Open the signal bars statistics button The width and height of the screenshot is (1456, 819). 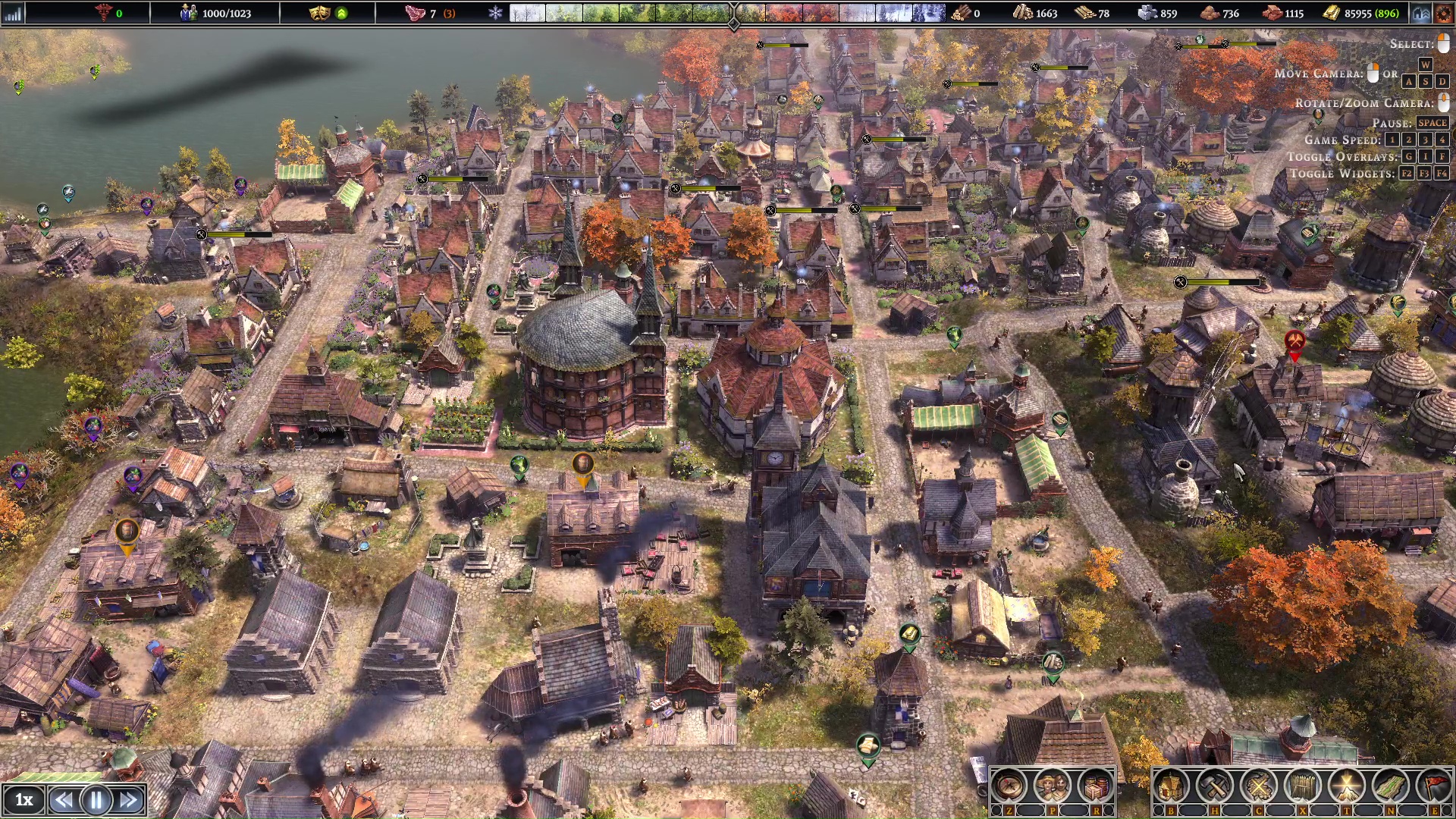click(x=14, y=13)
